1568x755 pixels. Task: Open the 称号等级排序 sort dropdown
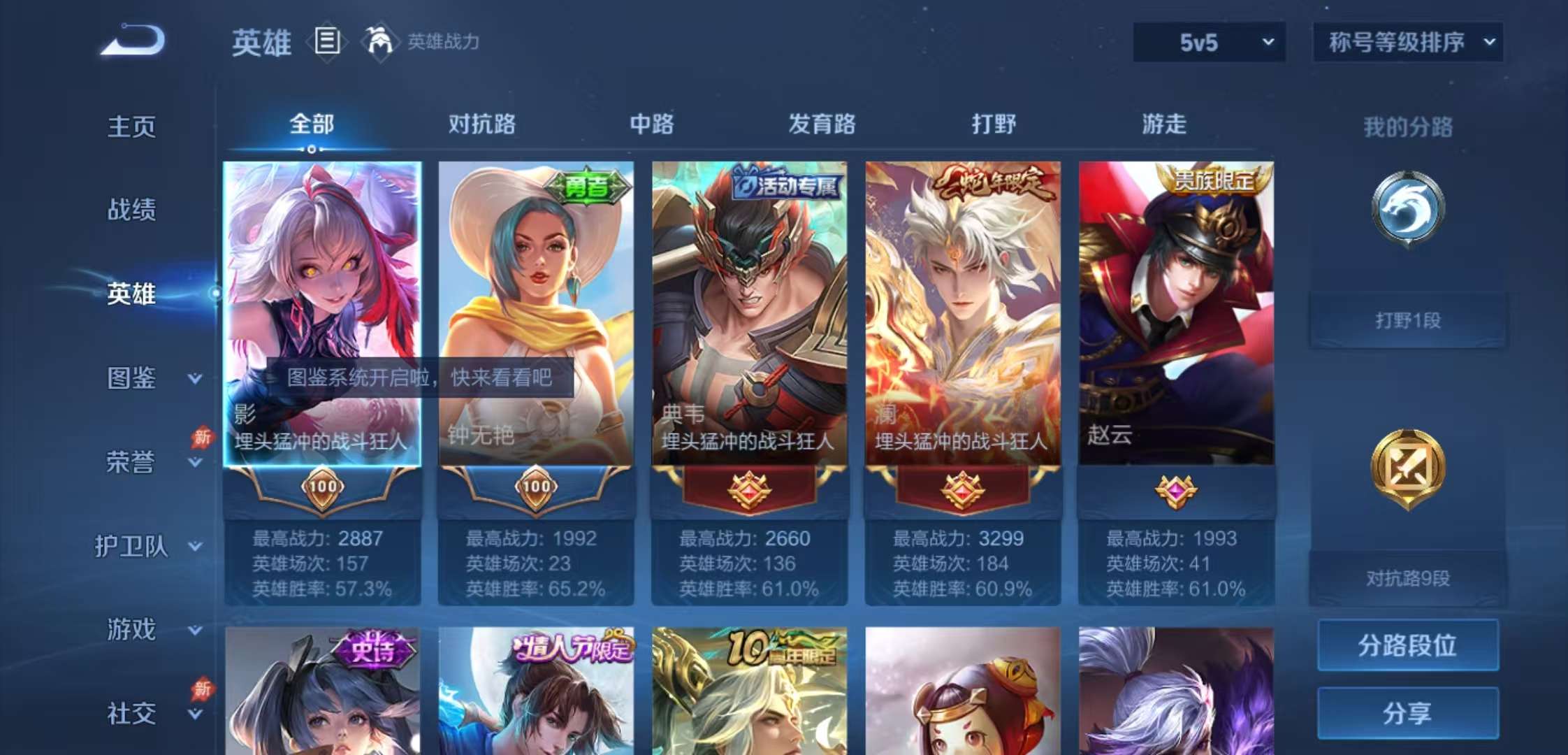coord(1407,42)
